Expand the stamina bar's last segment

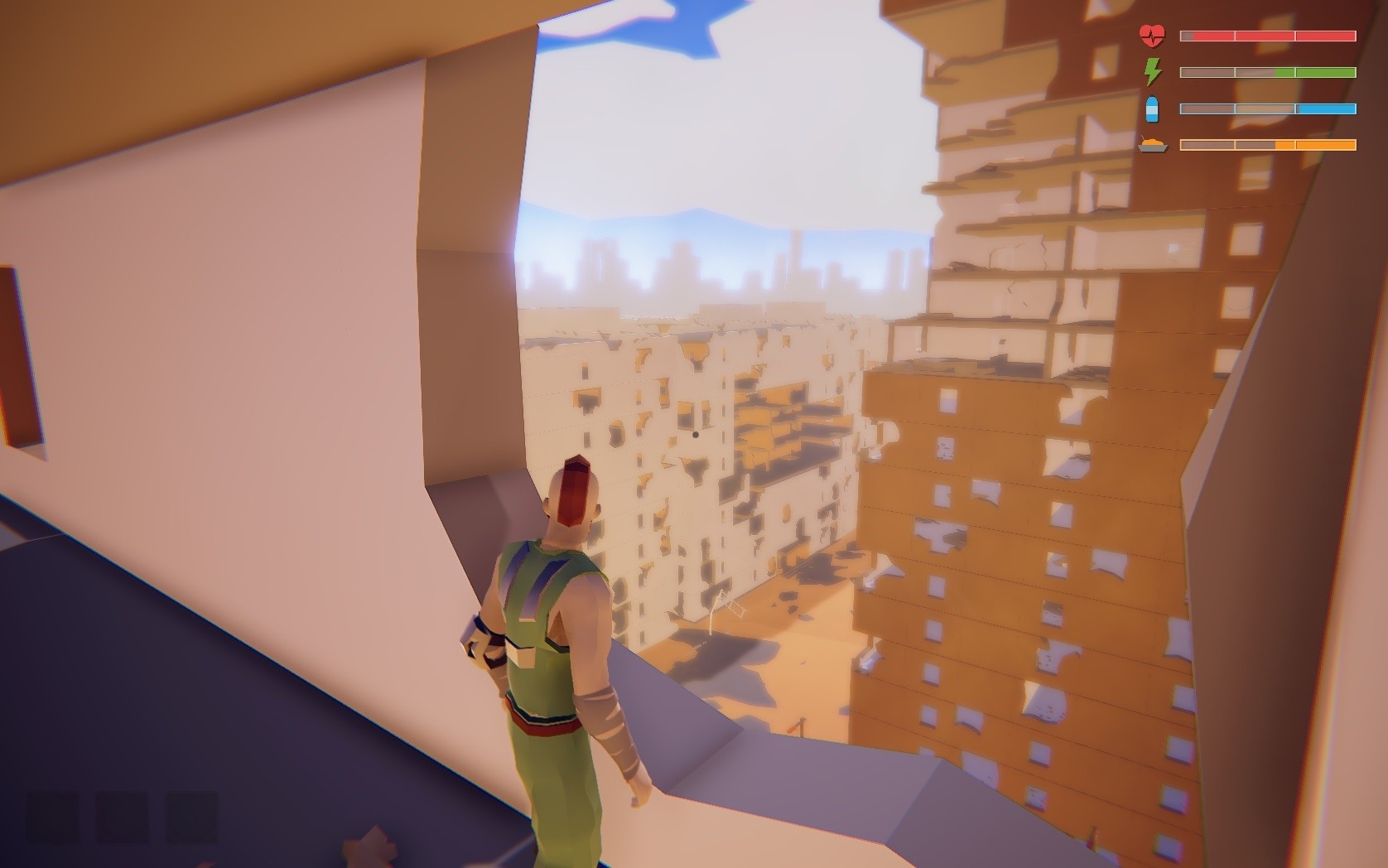coord(1325,72)
